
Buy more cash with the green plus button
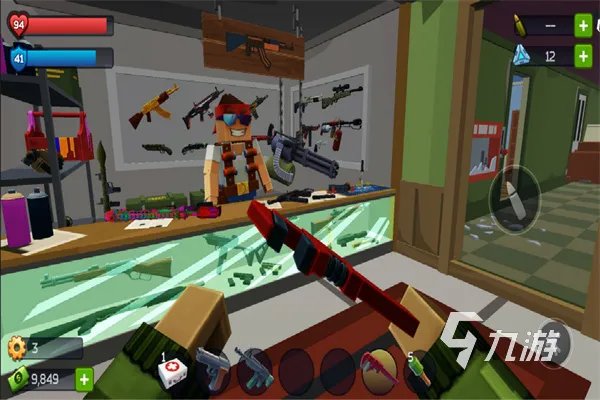[x=84, y=379]
